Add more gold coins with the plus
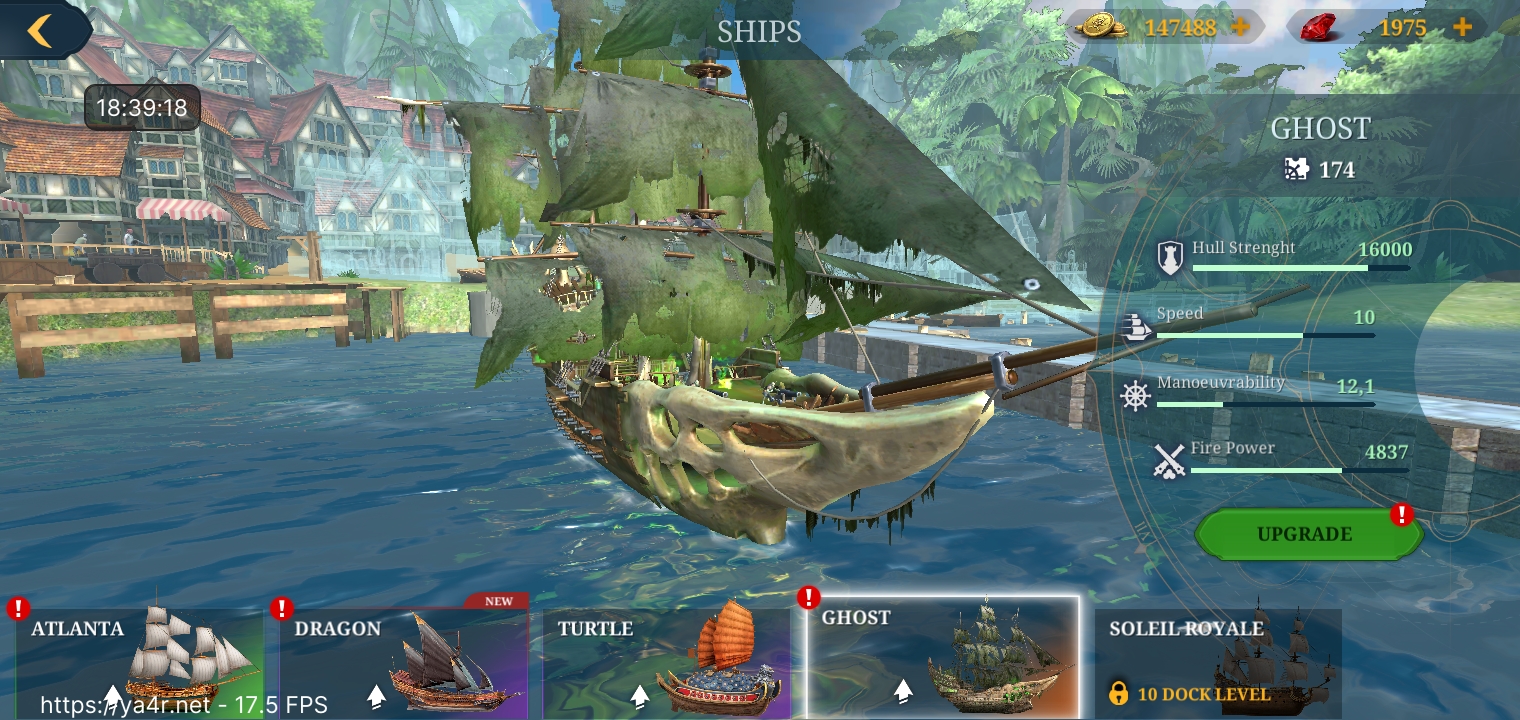 pyautogui.click(x=1240, y=27)
